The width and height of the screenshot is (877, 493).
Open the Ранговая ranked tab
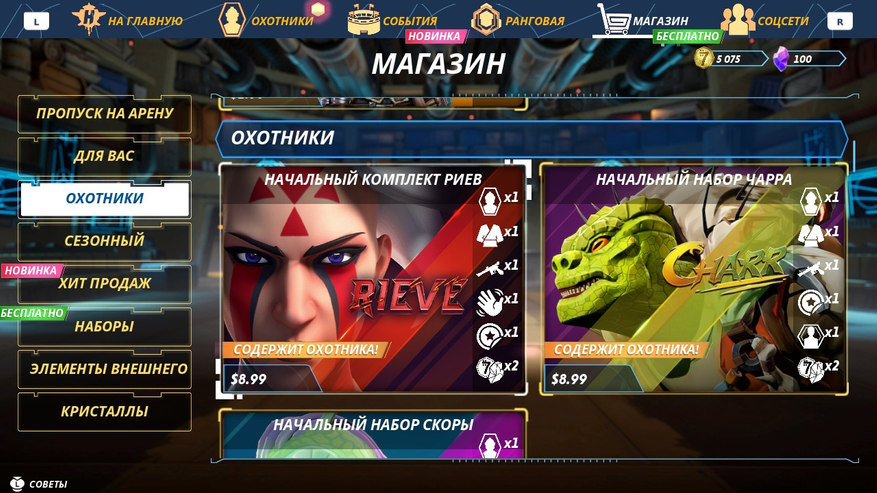(x=519, y=20)
